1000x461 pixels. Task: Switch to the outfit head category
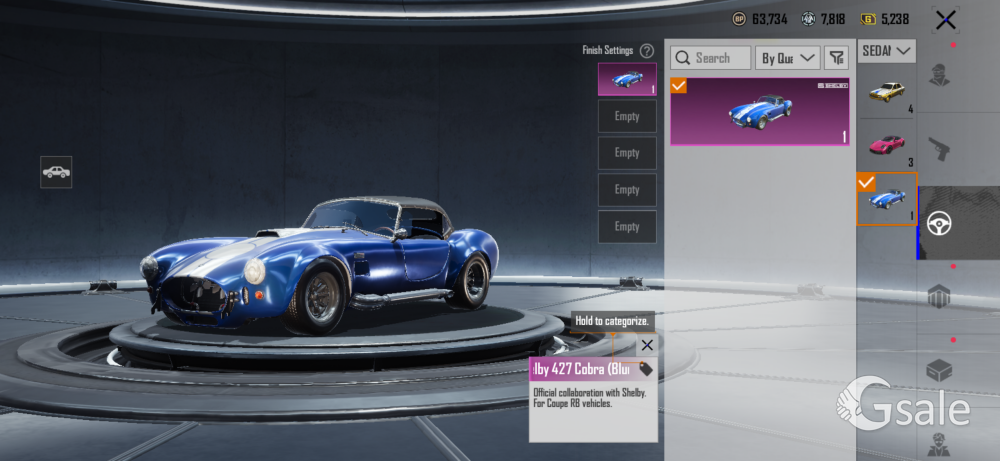coord(939,76)
